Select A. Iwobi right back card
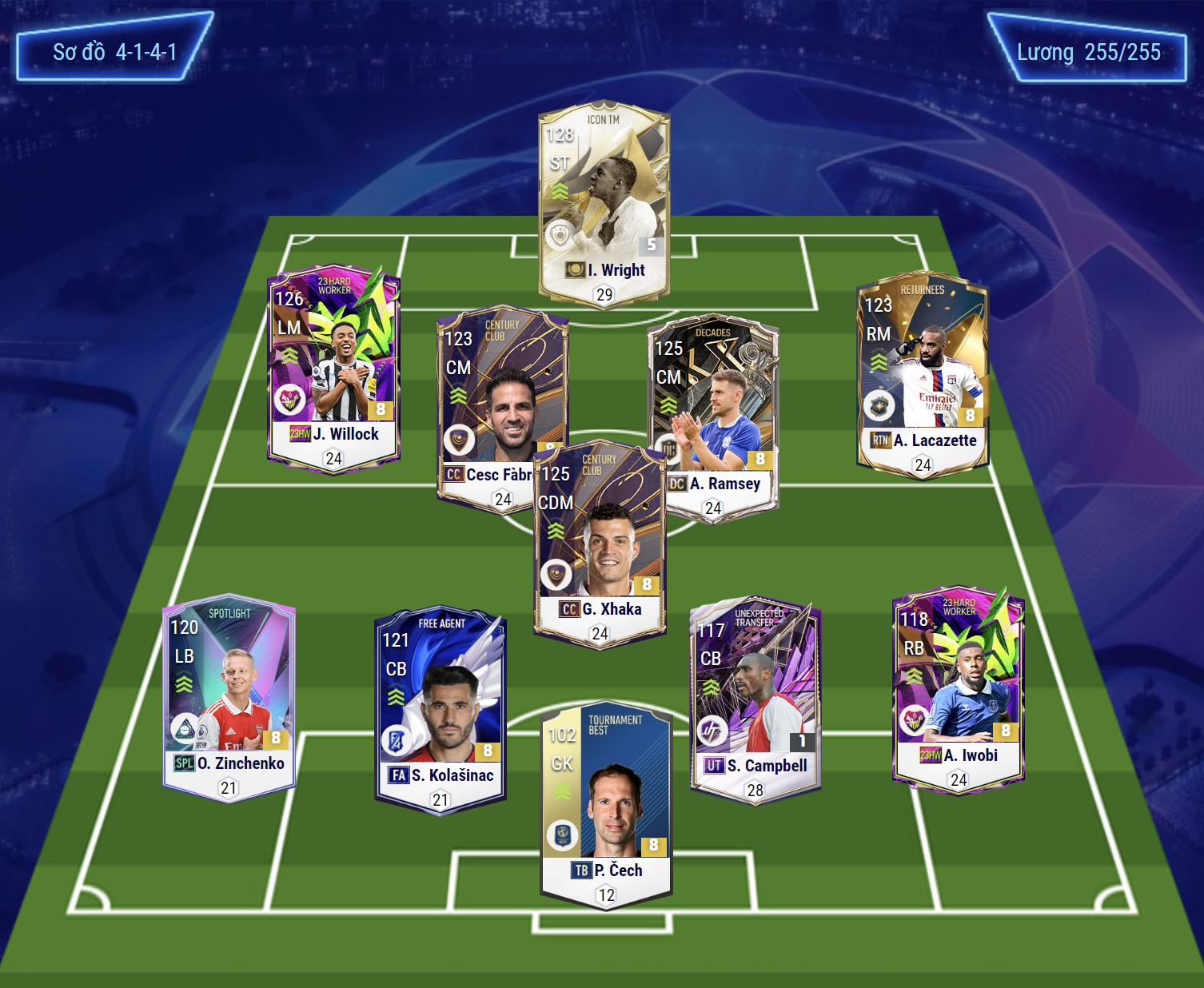 [958, 687]
